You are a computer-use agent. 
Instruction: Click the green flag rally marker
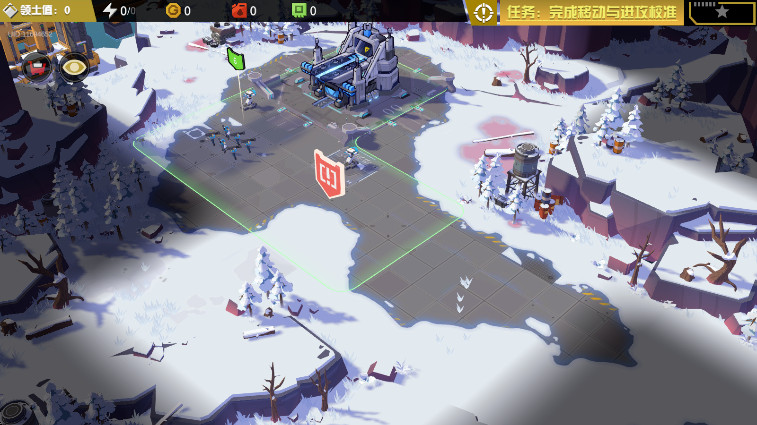[x=236, y=58]
